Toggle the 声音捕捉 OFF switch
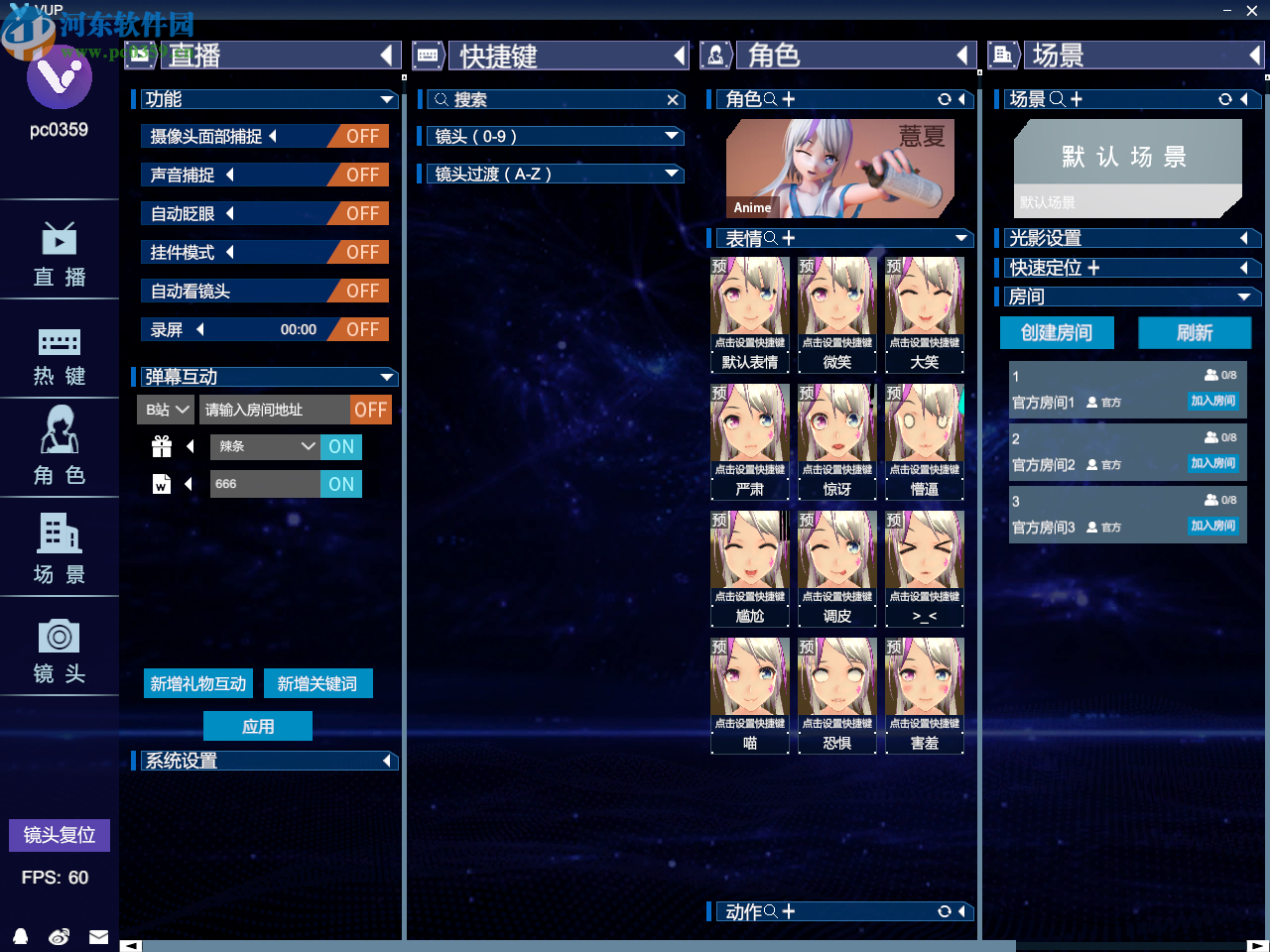This screenshot has height=952, width=1270. click(361, 175)
